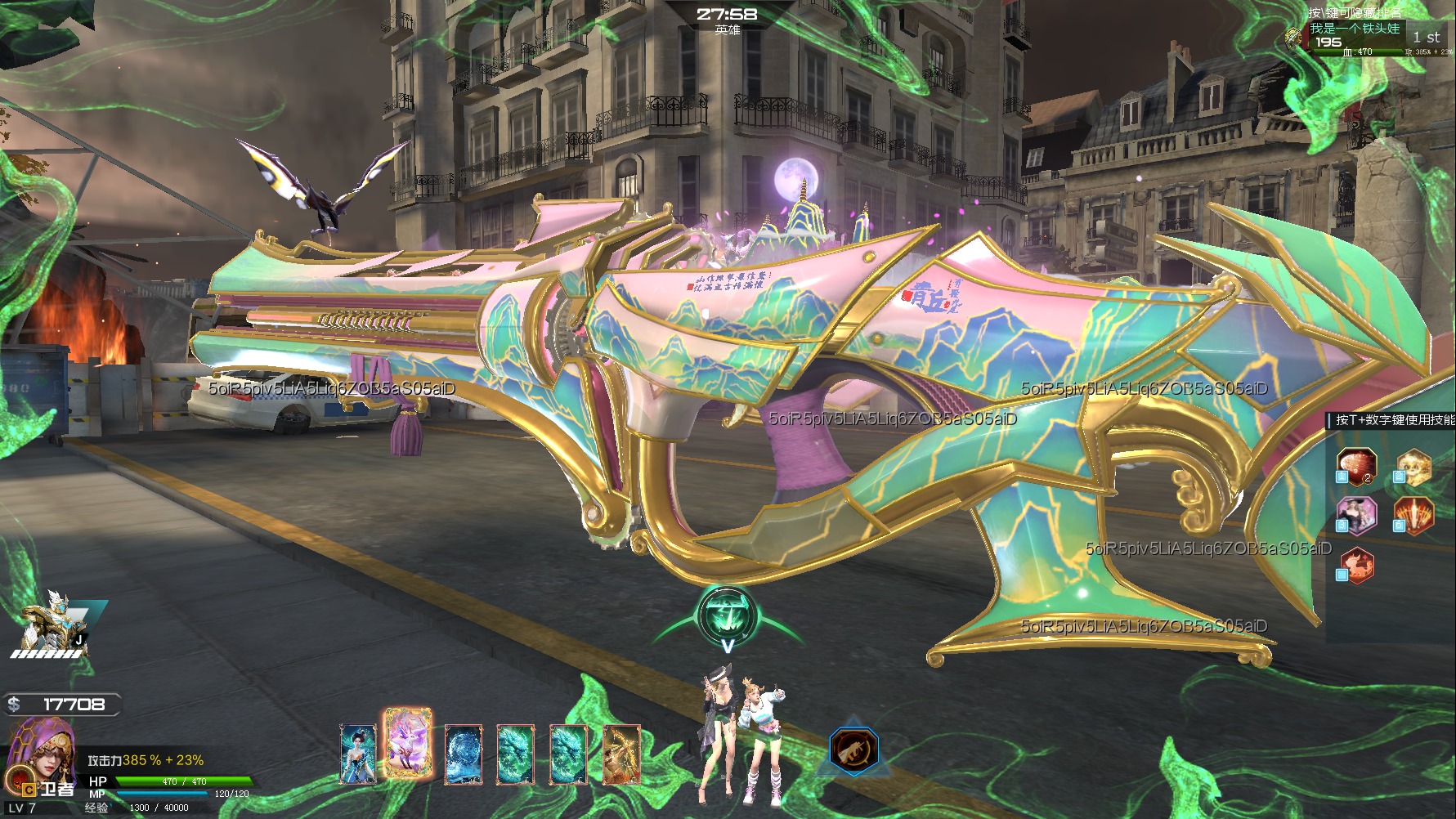The width and height of the screenshot is (1456, 819).
Task: Select the glowing pink nine-tailed fox card
Action: pos(407,743)
